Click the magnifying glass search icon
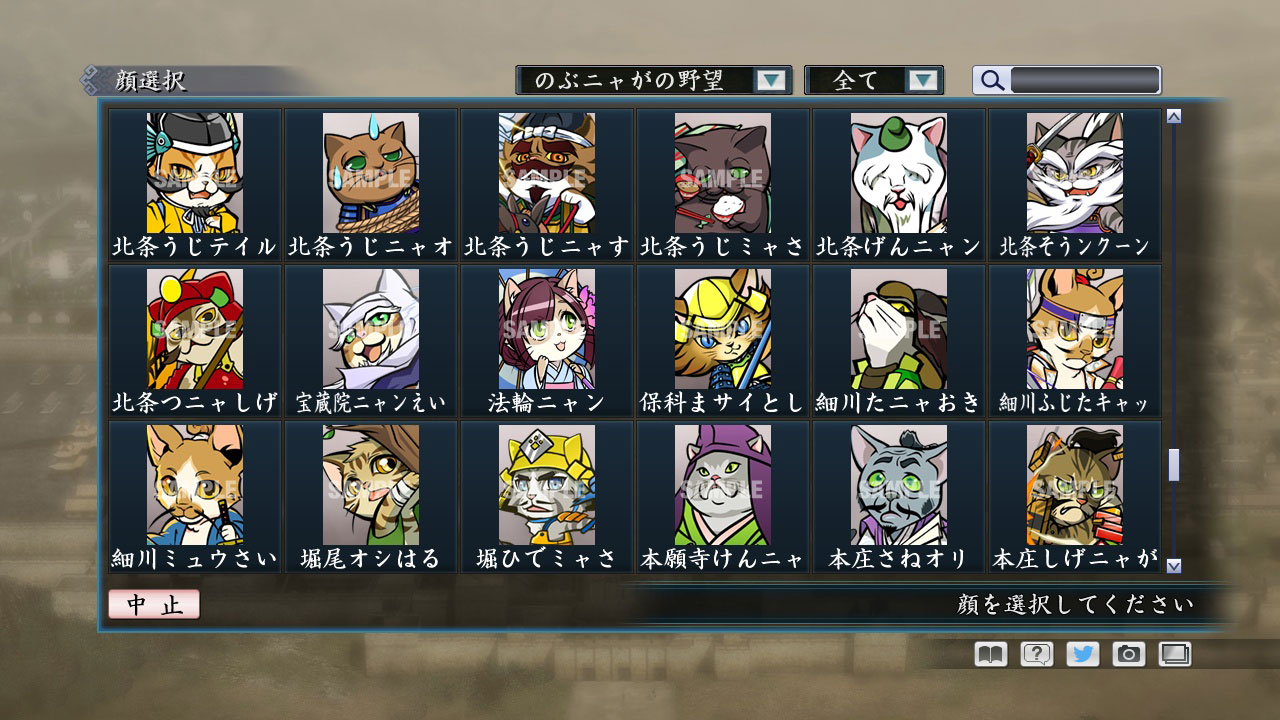 click(991, 80)
